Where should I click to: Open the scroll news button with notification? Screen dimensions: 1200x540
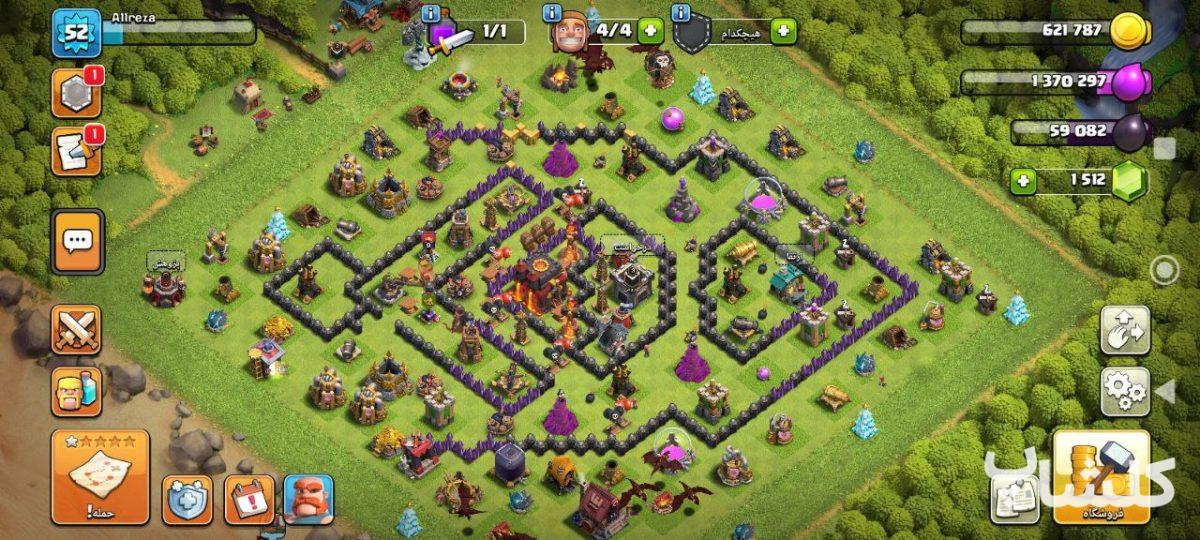(76, 151)
